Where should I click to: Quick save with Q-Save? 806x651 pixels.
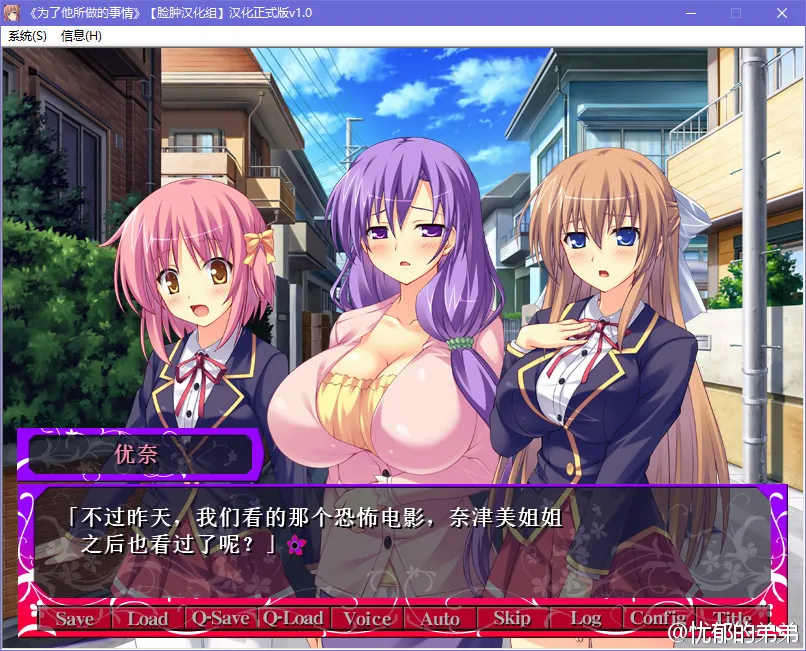220,619
